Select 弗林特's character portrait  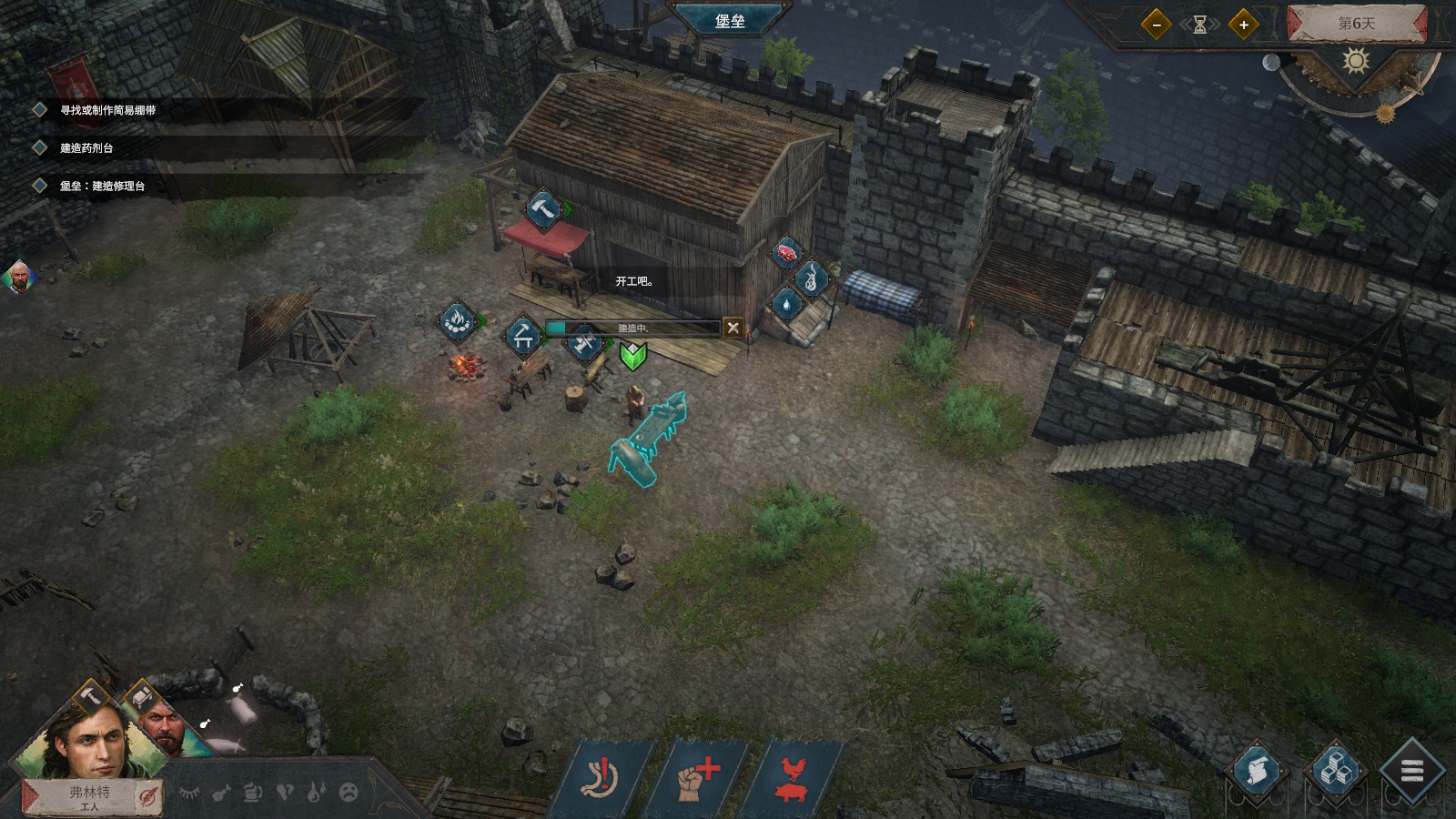pyautogui.click(x=89, y=739)
